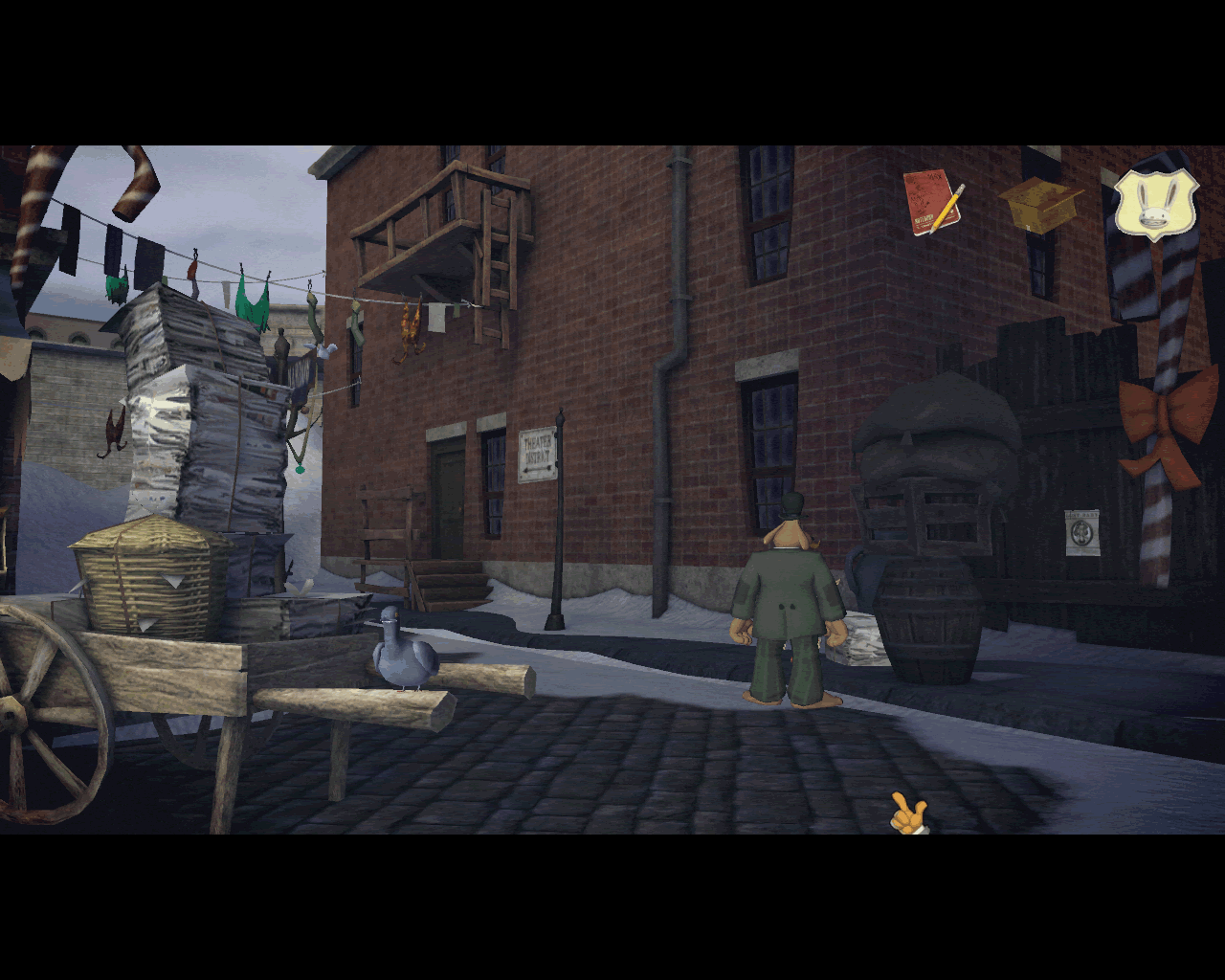
Task: Click the Sam & Max police badge menu icon
Action: [1156, 206]
